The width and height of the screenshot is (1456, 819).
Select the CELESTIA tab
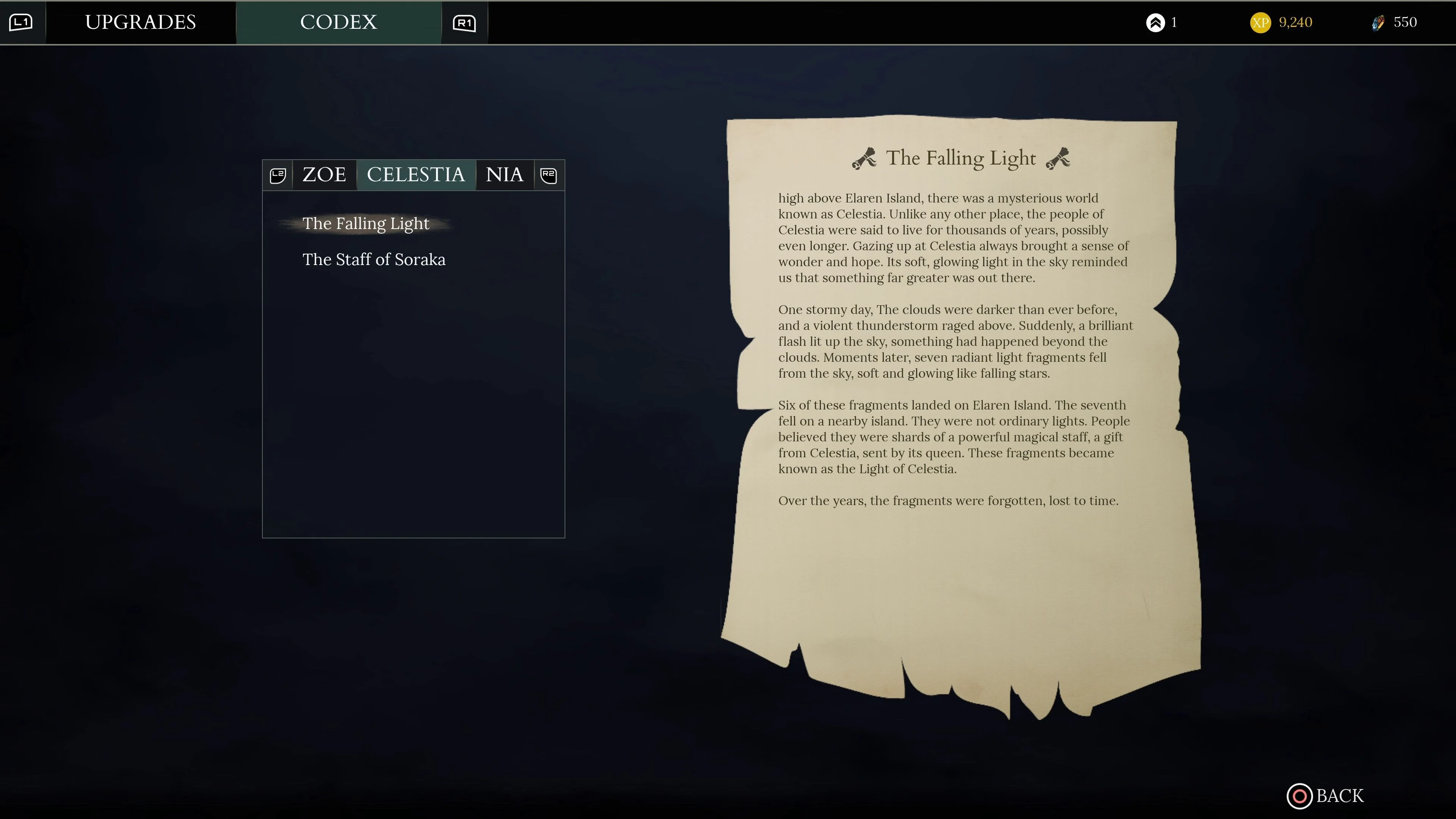[x=416, y=175]
